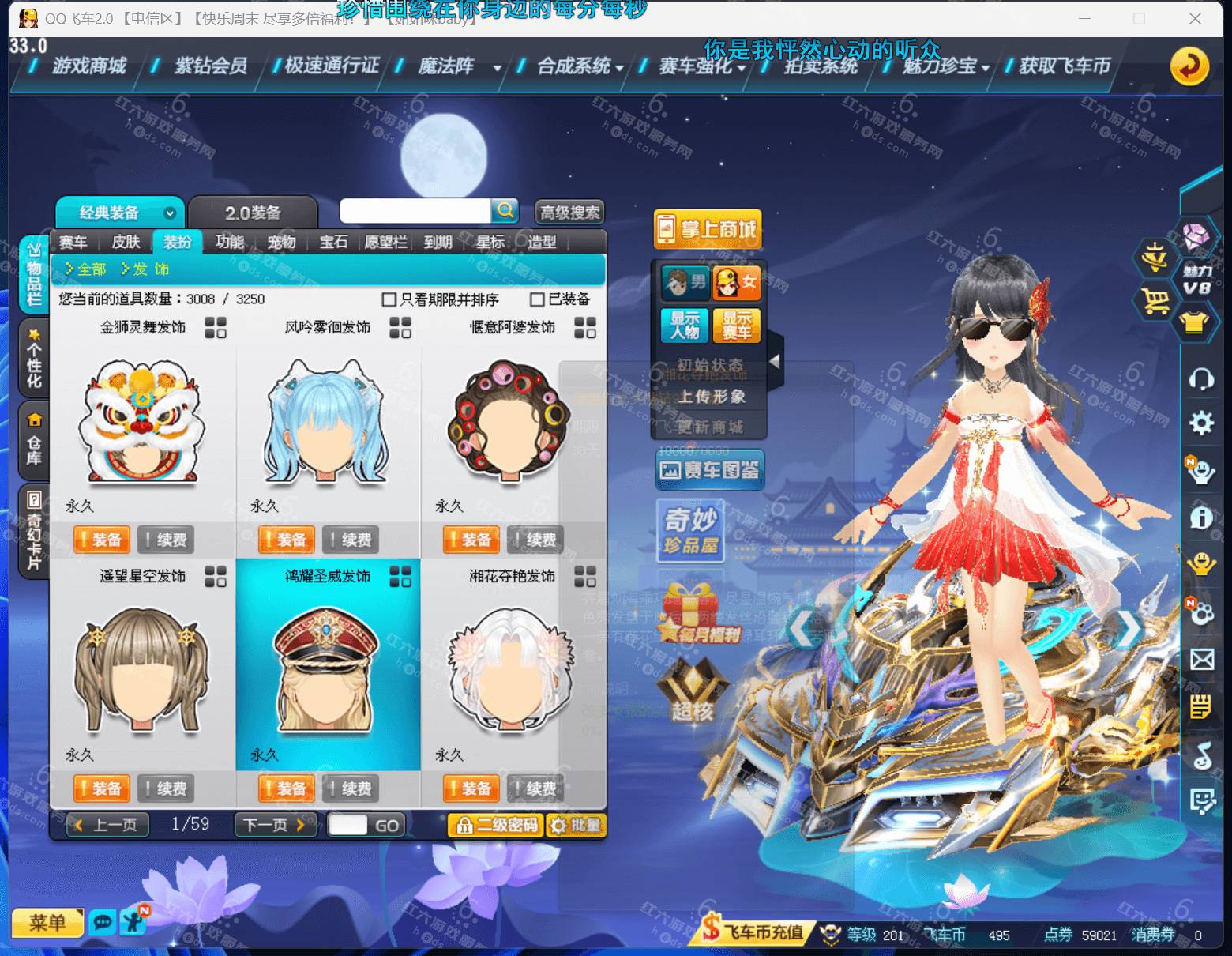Screen dimensions: 1232x956
Task: Select the female character gender icon
Action: (x=736, y=282)
